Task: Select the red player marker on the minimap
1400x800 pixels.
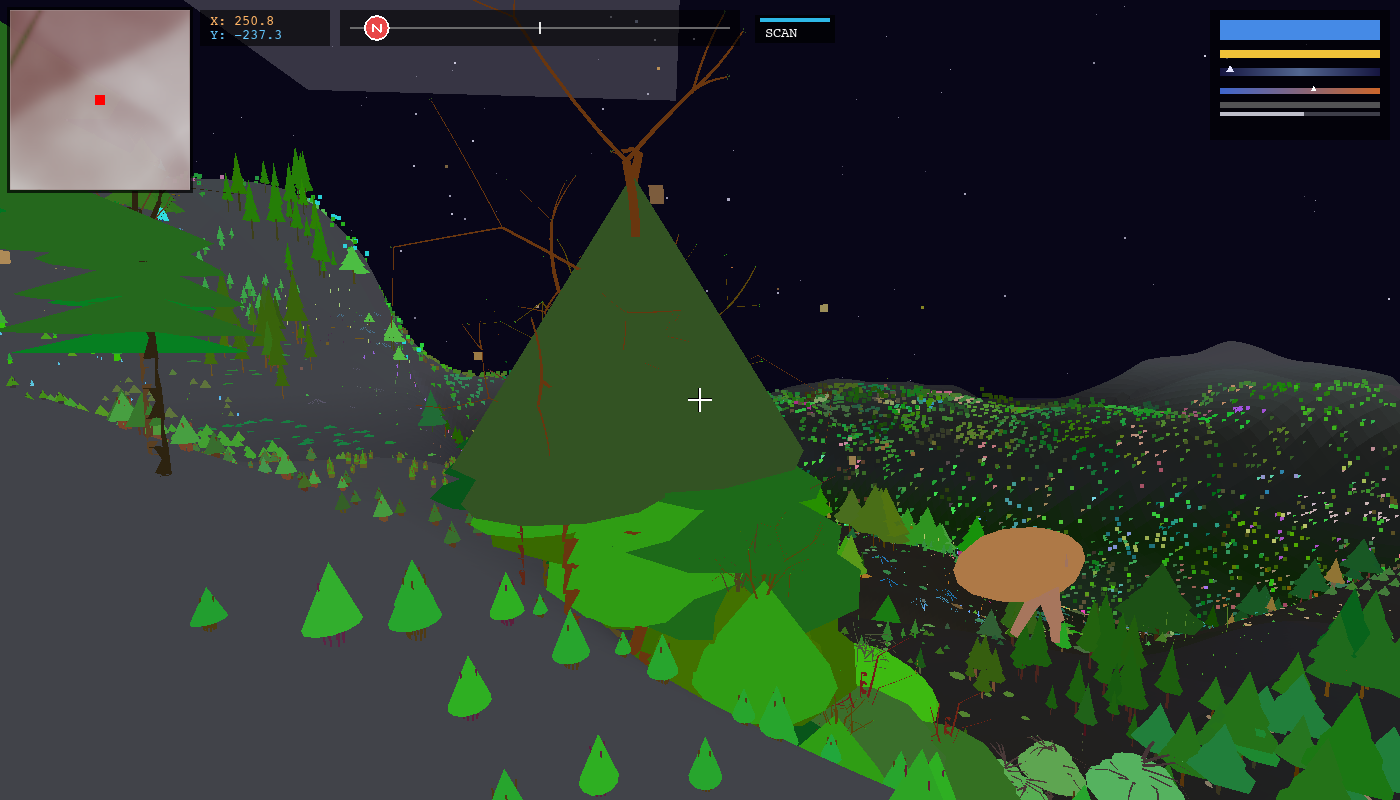Action: (99, 99)
